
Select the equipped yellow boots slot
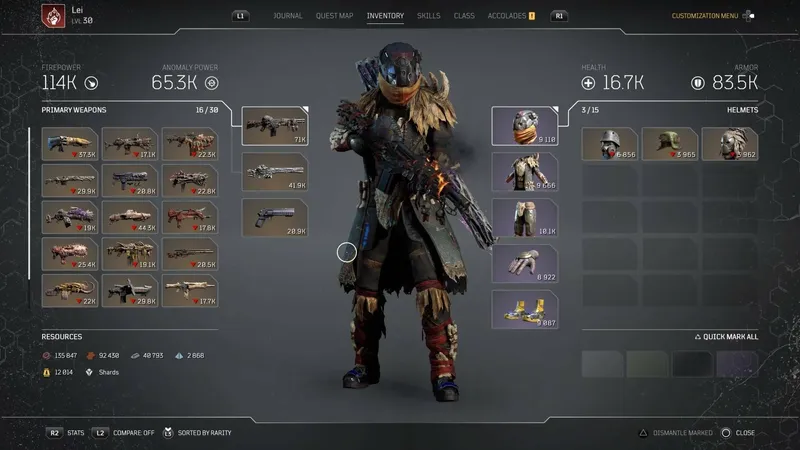click(525, 310)
